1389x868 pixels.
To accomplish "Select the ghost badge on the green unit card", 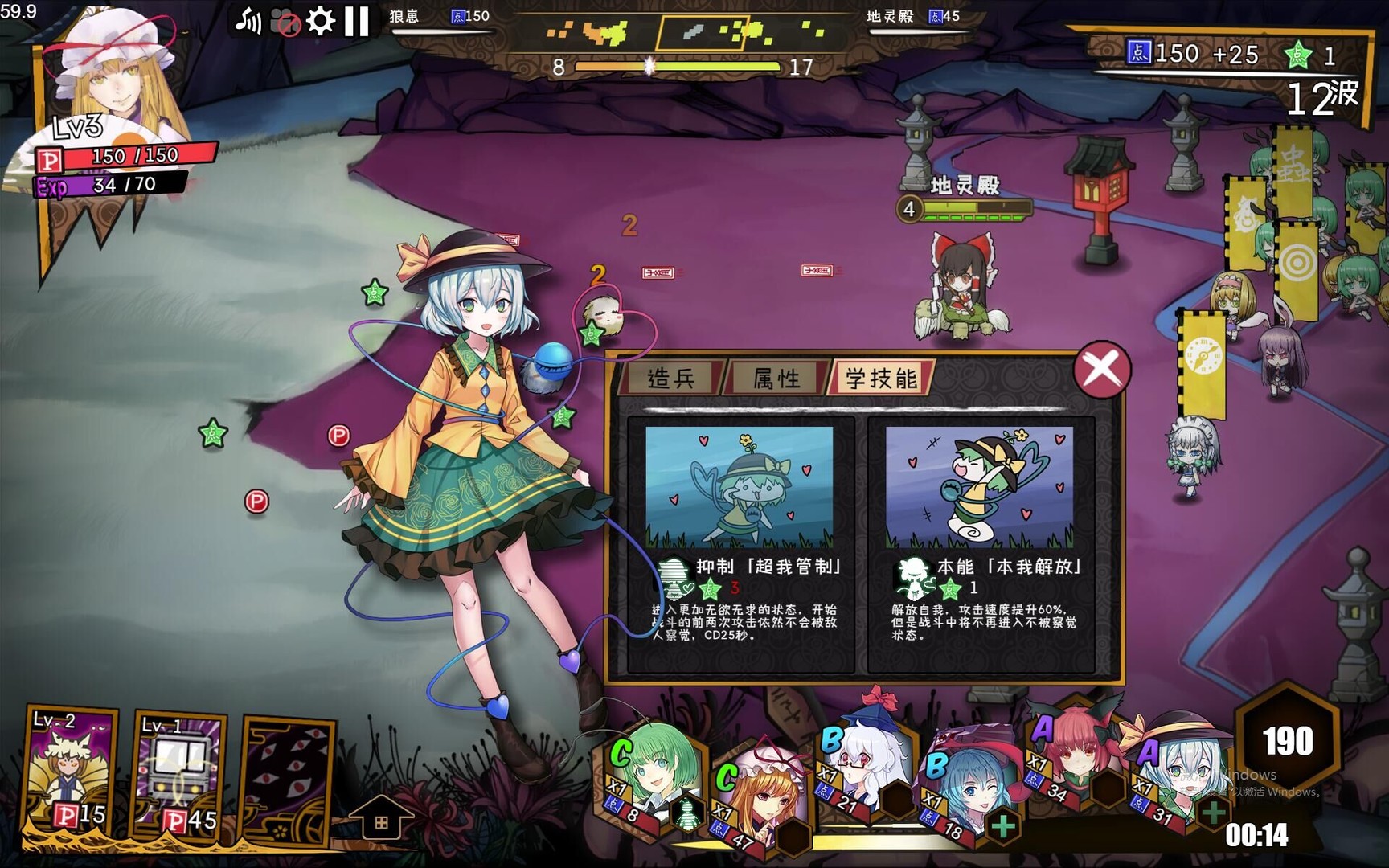I will point(687,812).
